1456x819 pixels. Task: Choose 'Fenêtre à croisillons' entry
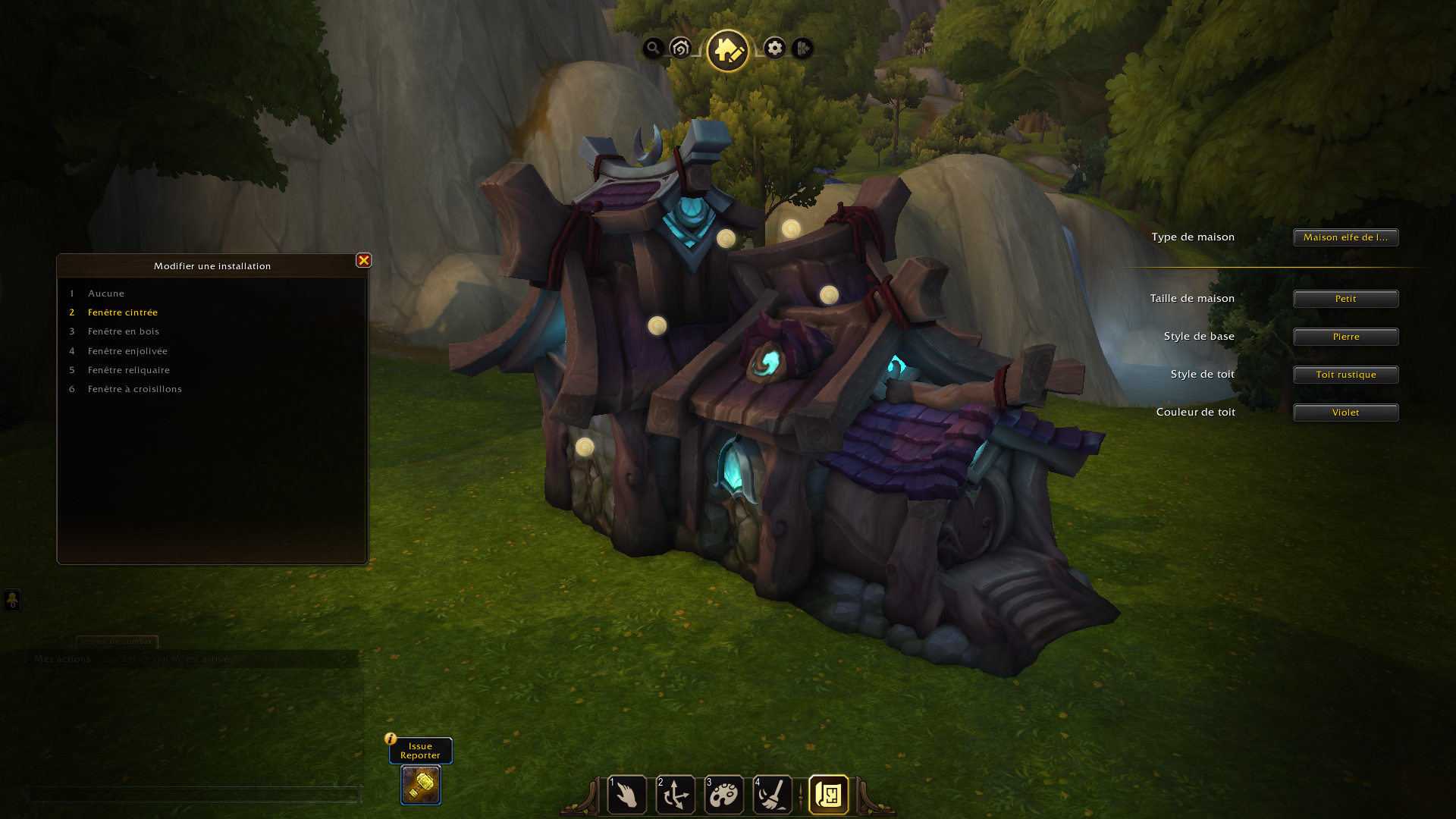135,389
